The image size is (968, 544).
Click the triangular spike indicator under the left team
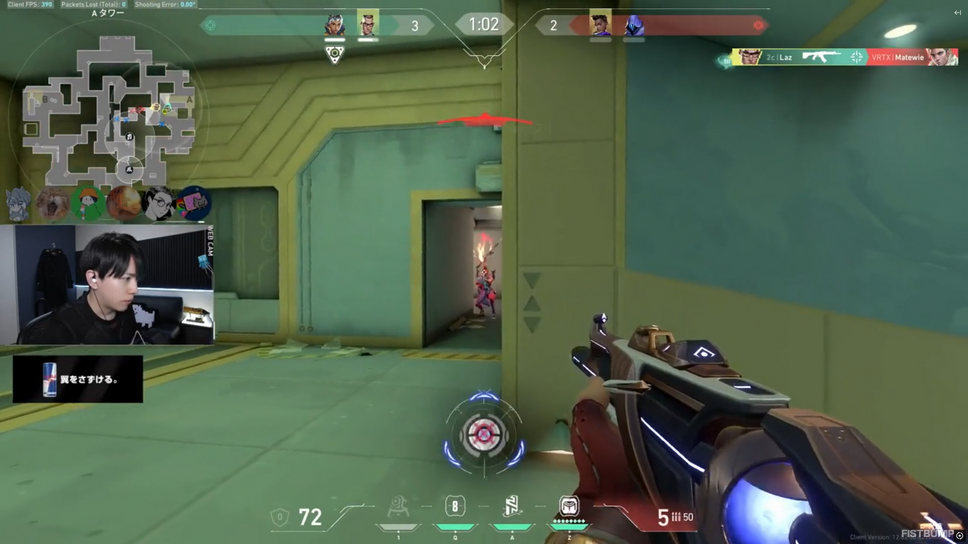click(335, 56)
